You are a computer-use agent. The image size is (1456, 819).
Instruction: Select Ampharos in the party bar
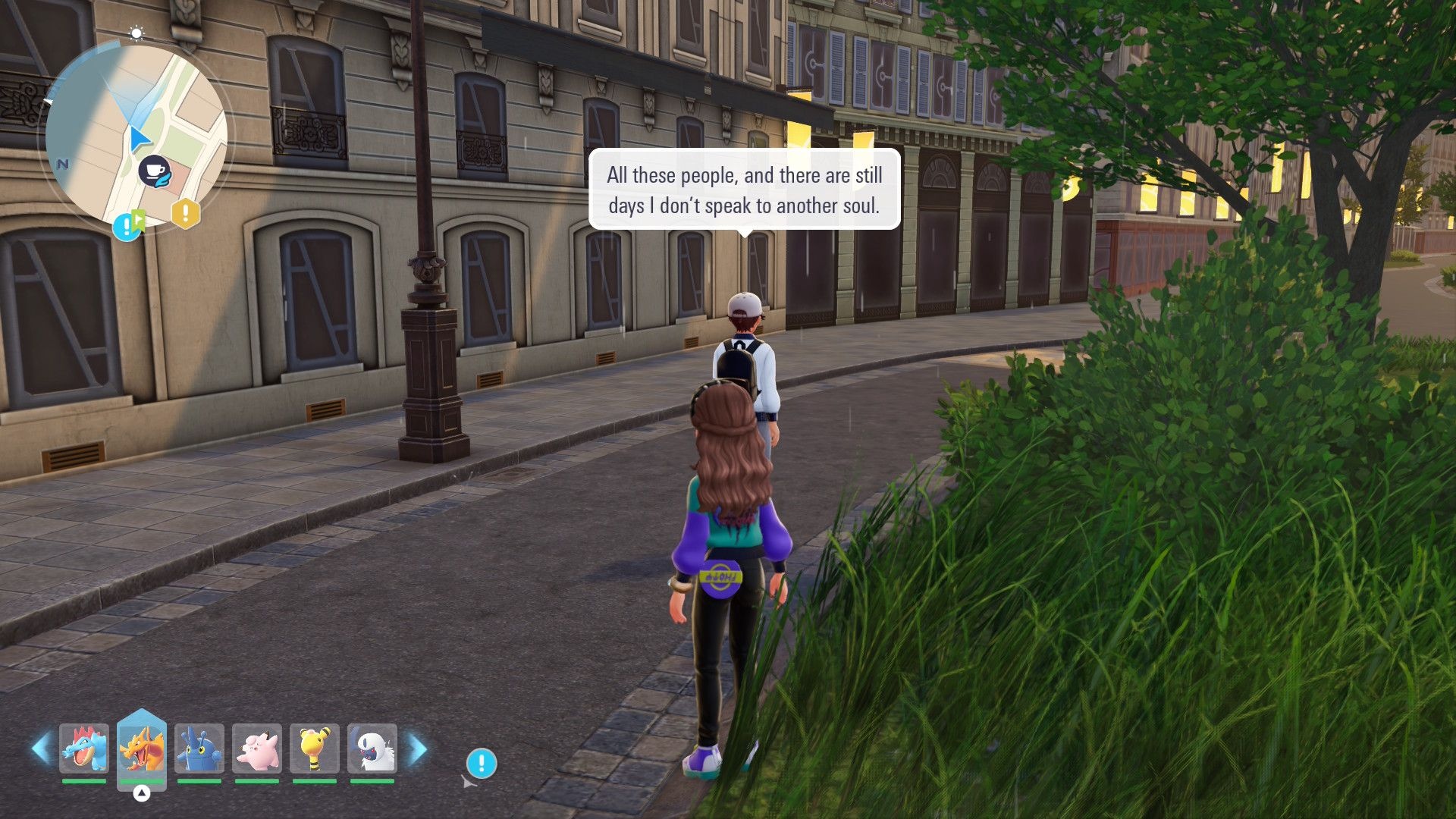click(x=315, y=748)
